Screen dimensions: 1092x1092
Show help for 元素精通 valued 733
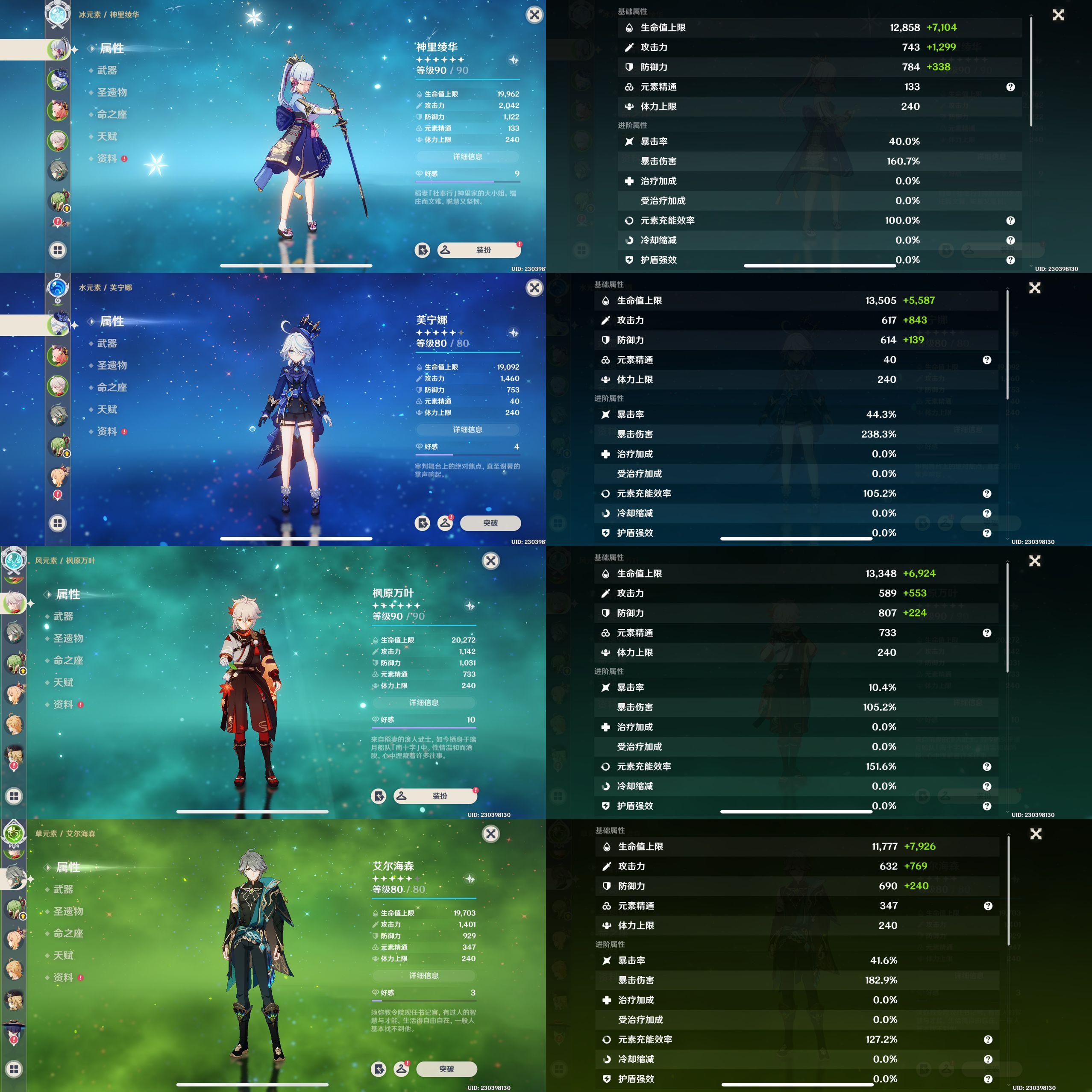coord(987,633)
